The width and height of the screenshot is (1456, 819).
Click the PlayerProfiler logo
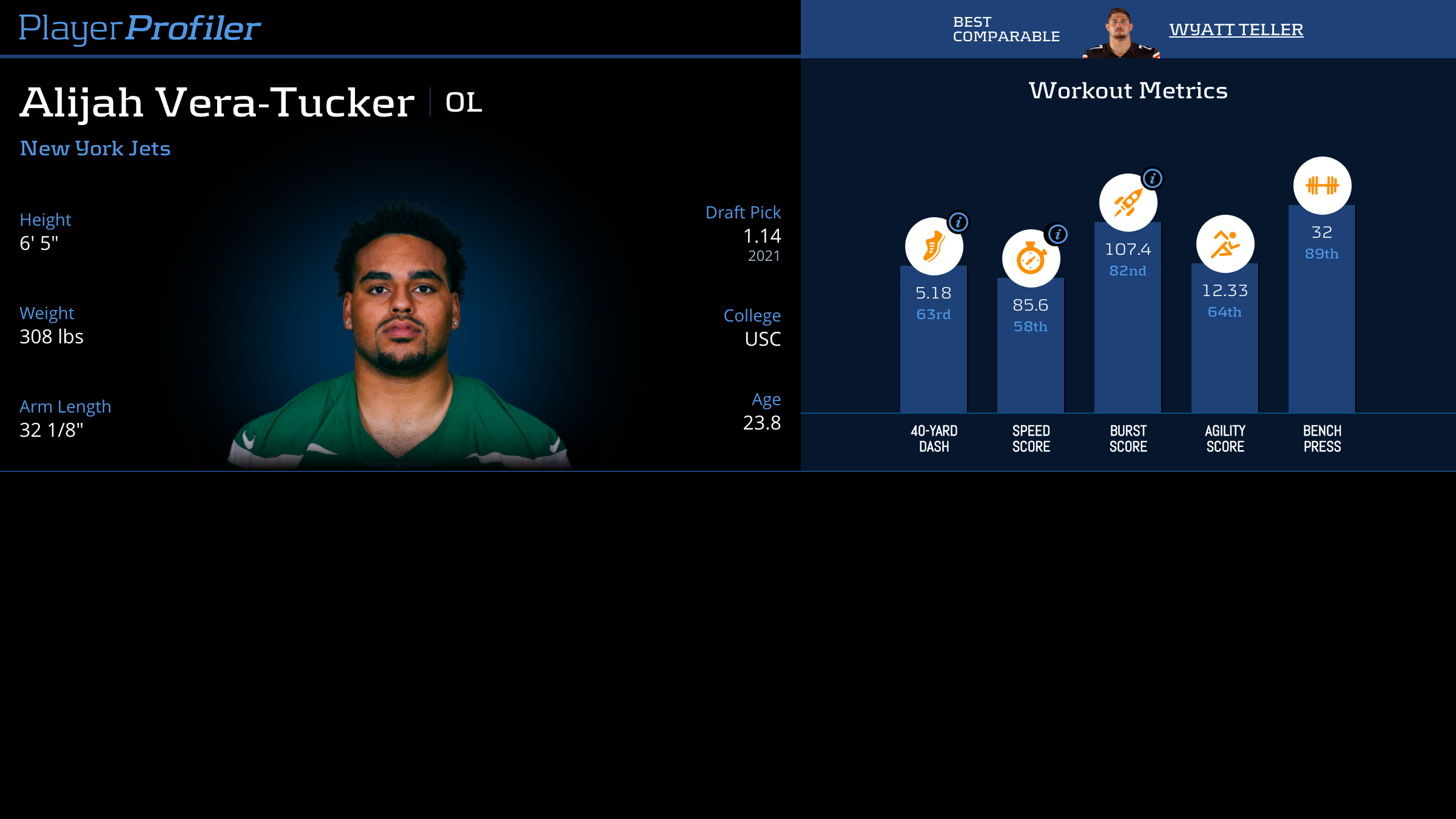pos(140,29)
